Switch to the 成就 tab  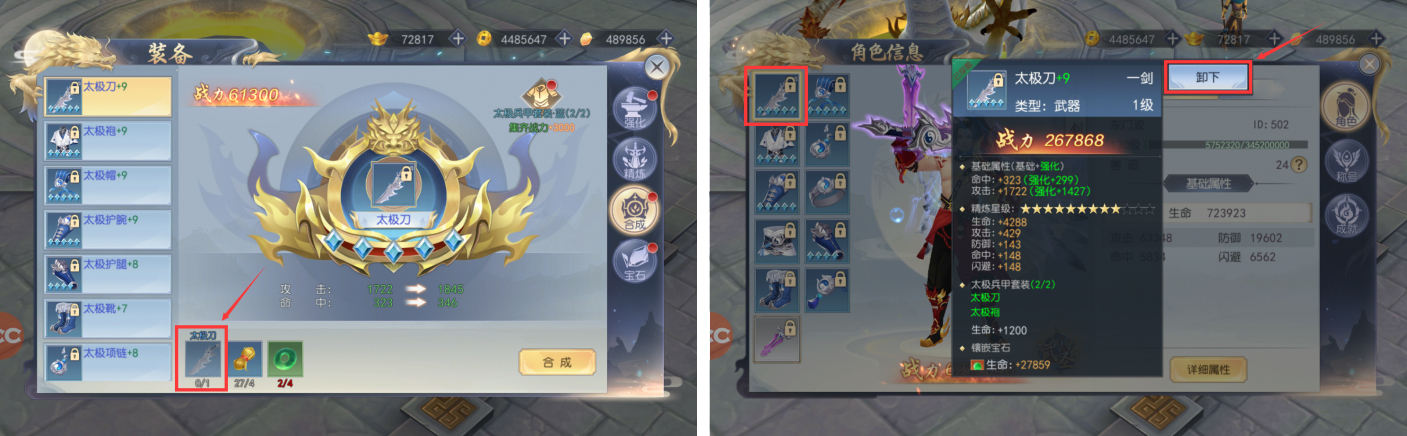click(1345, 216)
